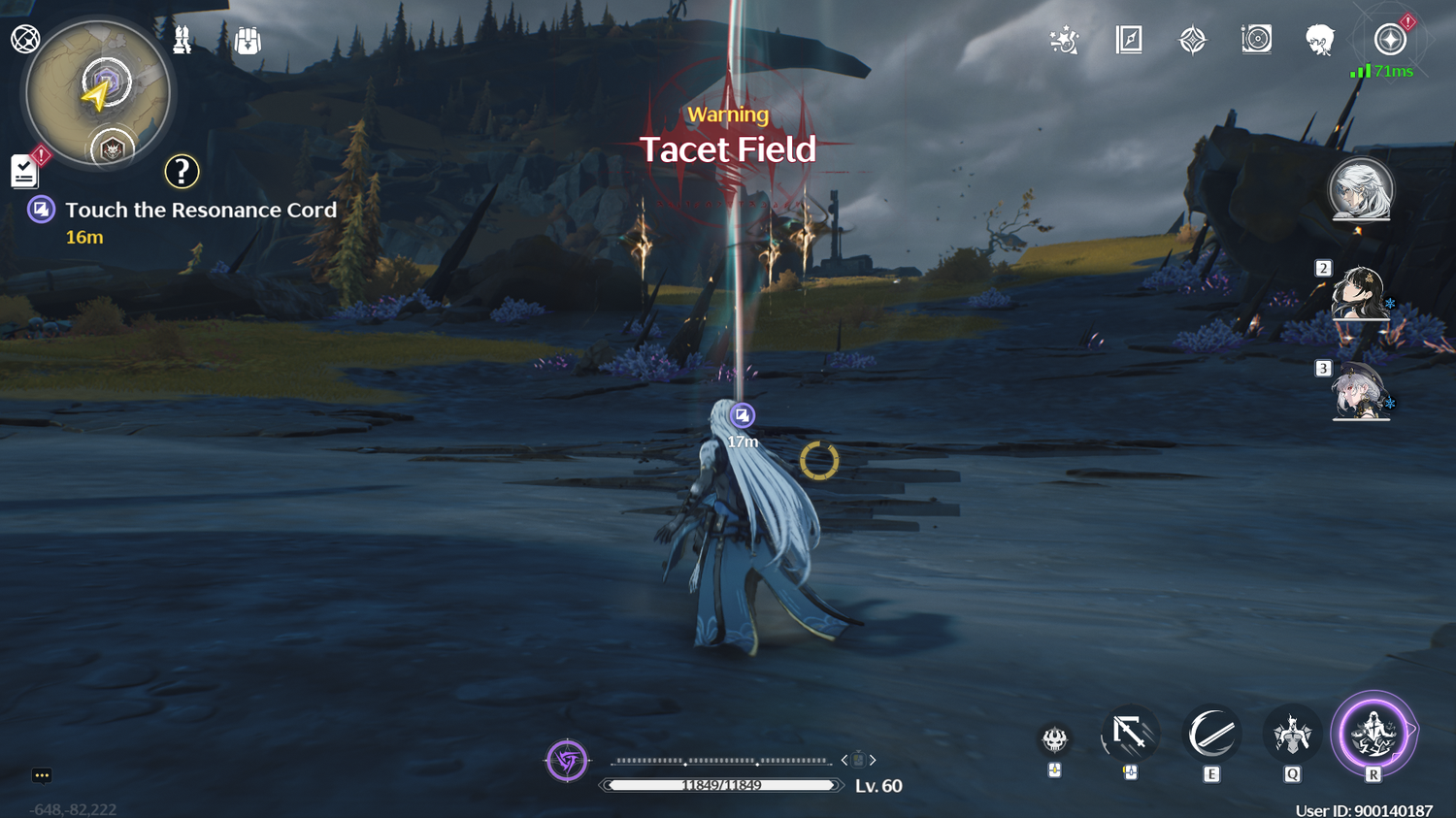The height and width of the screenshot is (818, 1456).
Task: Track the Touch the Resonance Cord quest
Action: tap(200, 211)
